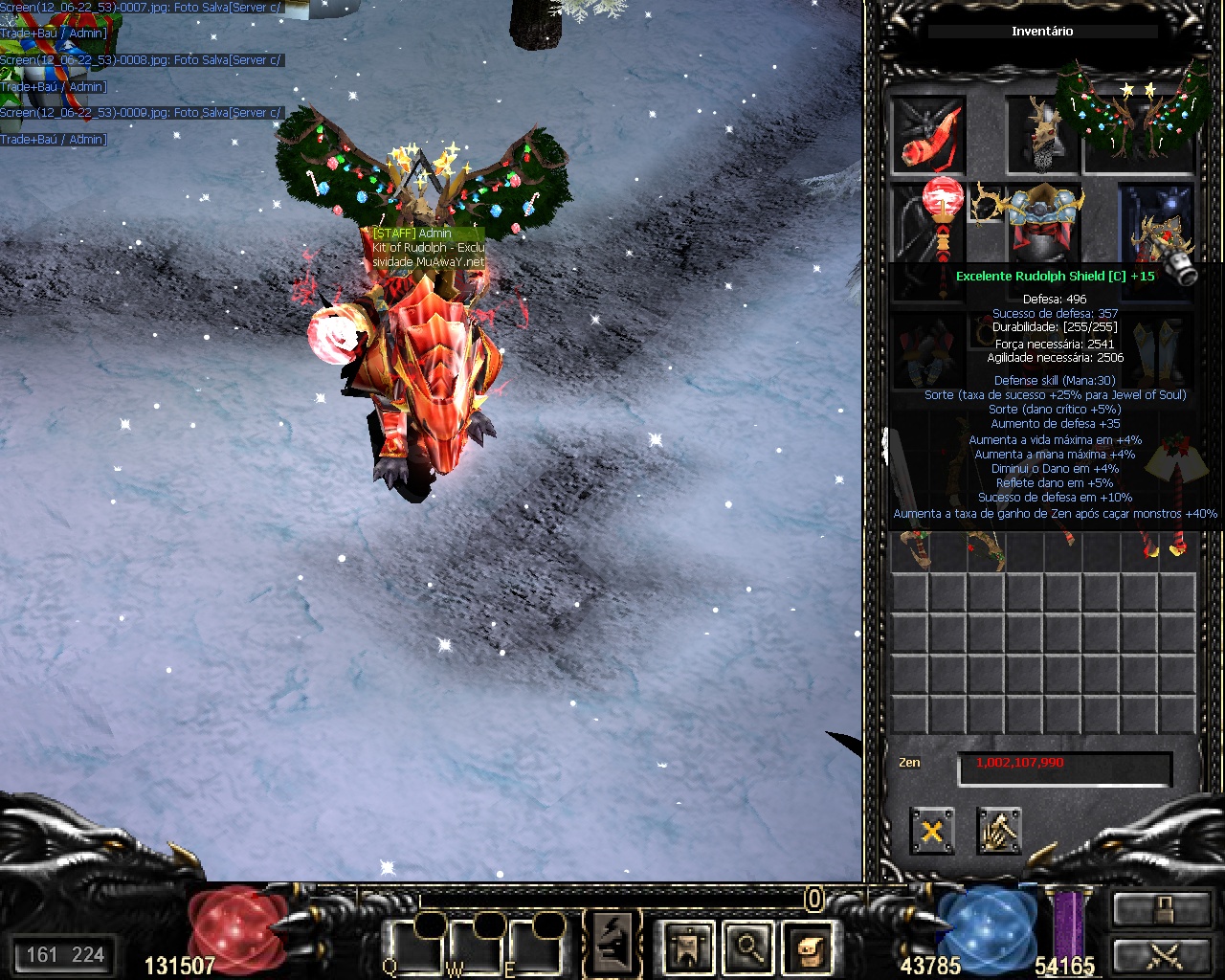This screenshot has height=980, width=1225.
Task: Select the equipped antler skull helm
Action: (x=1041, y=135)
